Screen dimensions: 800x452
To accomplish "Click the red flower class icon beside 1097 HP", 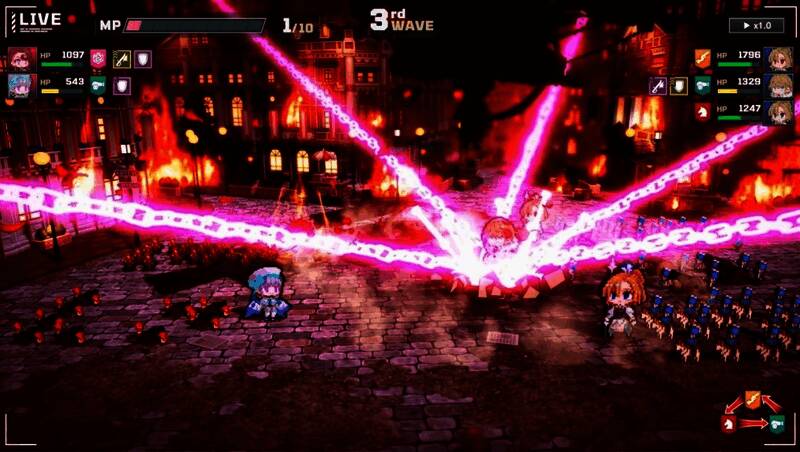I will point(98,59).
